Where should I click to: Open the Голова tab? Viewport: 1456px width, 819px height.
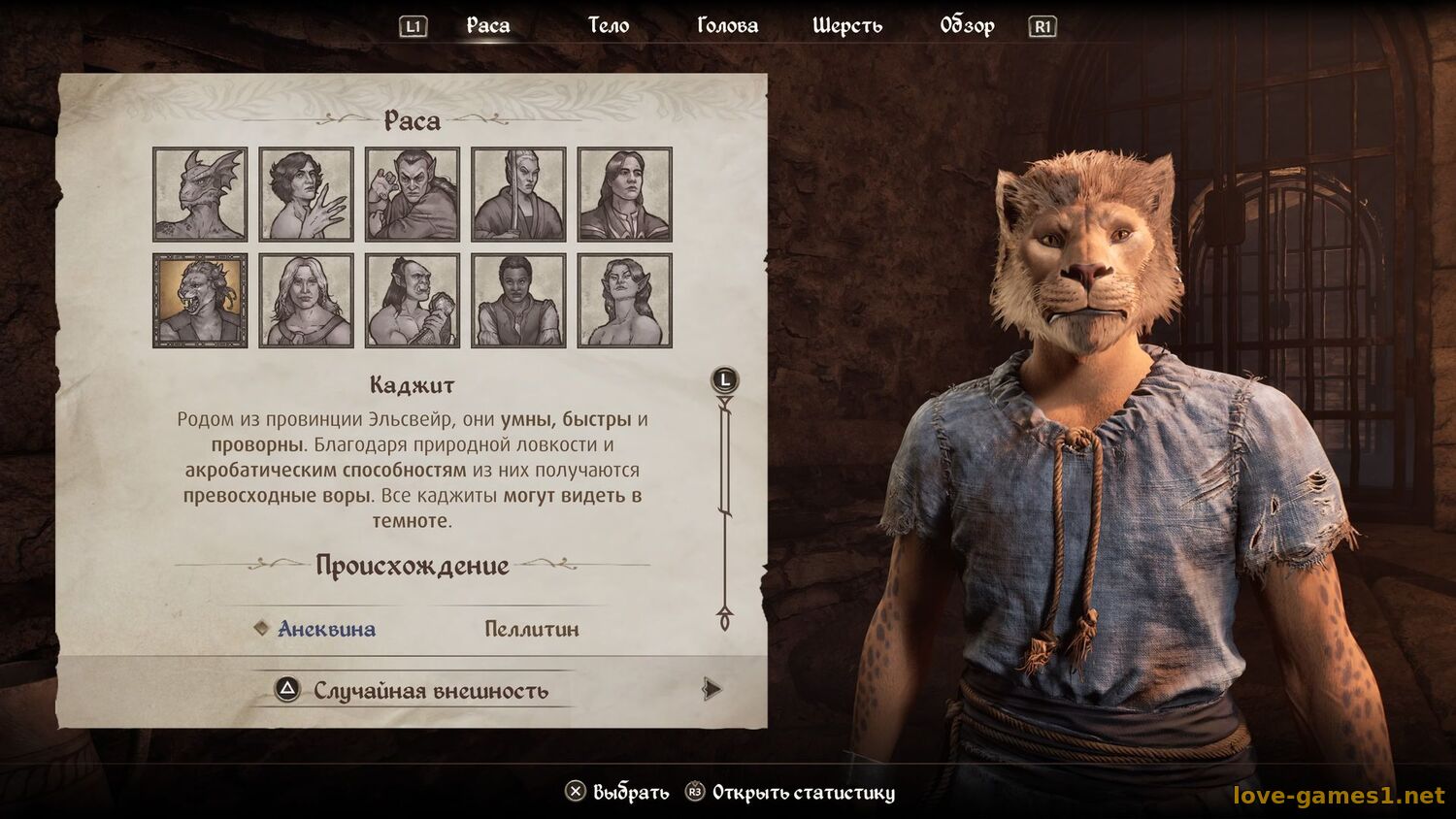click(x=727, y=26)
